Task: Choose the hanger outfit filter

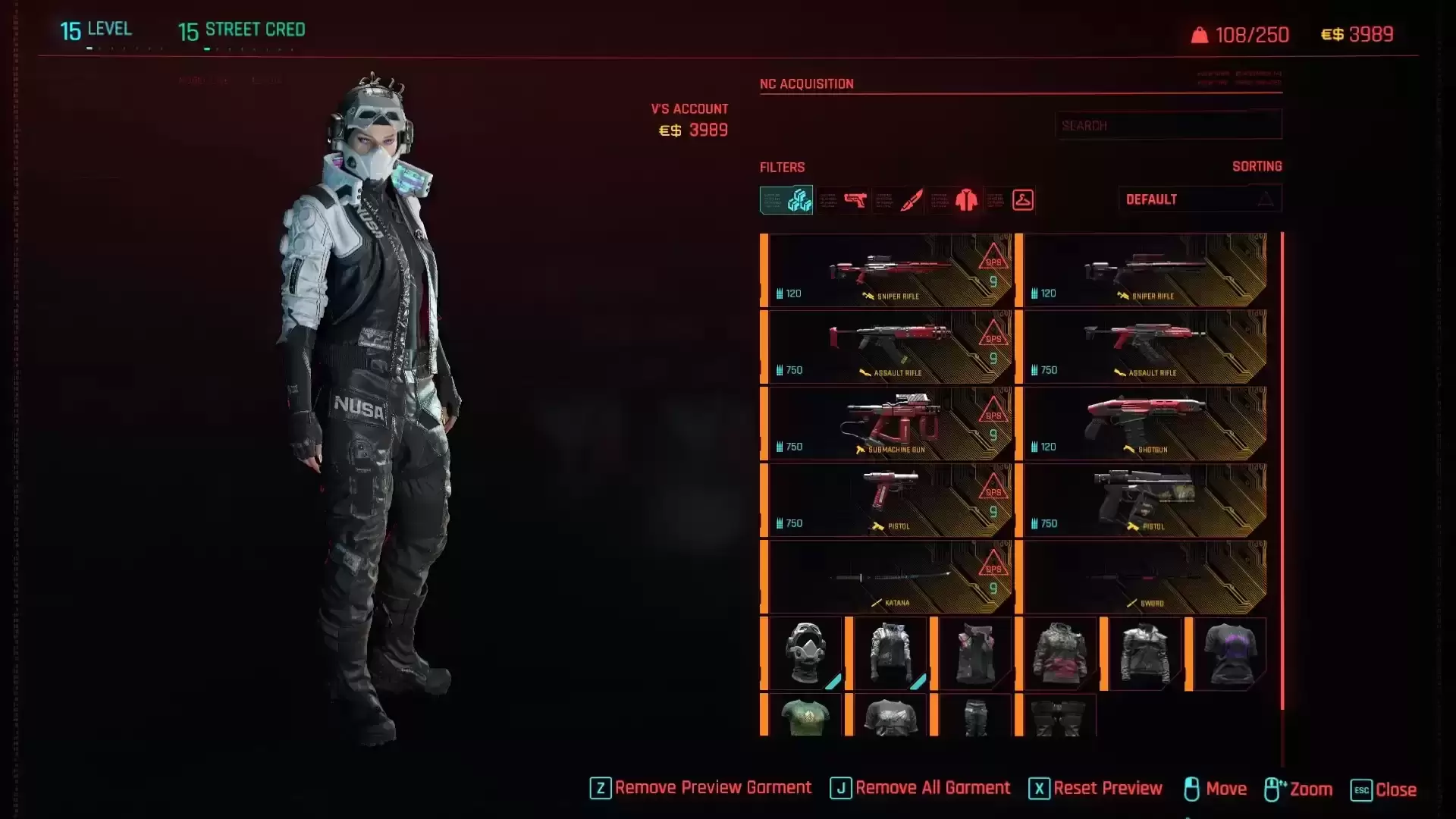Action: coord(1022,200)
